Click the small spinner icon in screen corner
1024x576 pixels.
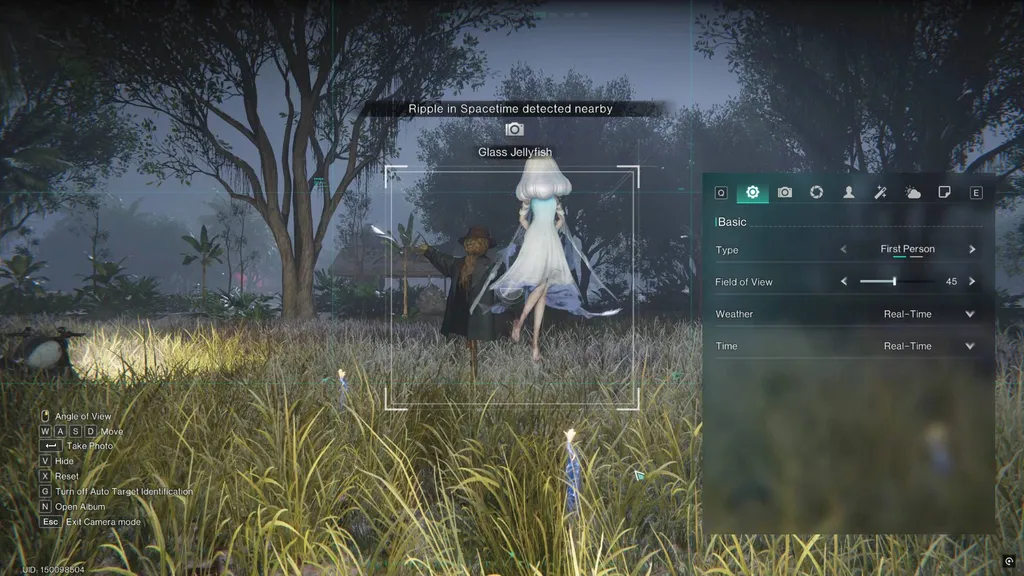coord(1009,562)
